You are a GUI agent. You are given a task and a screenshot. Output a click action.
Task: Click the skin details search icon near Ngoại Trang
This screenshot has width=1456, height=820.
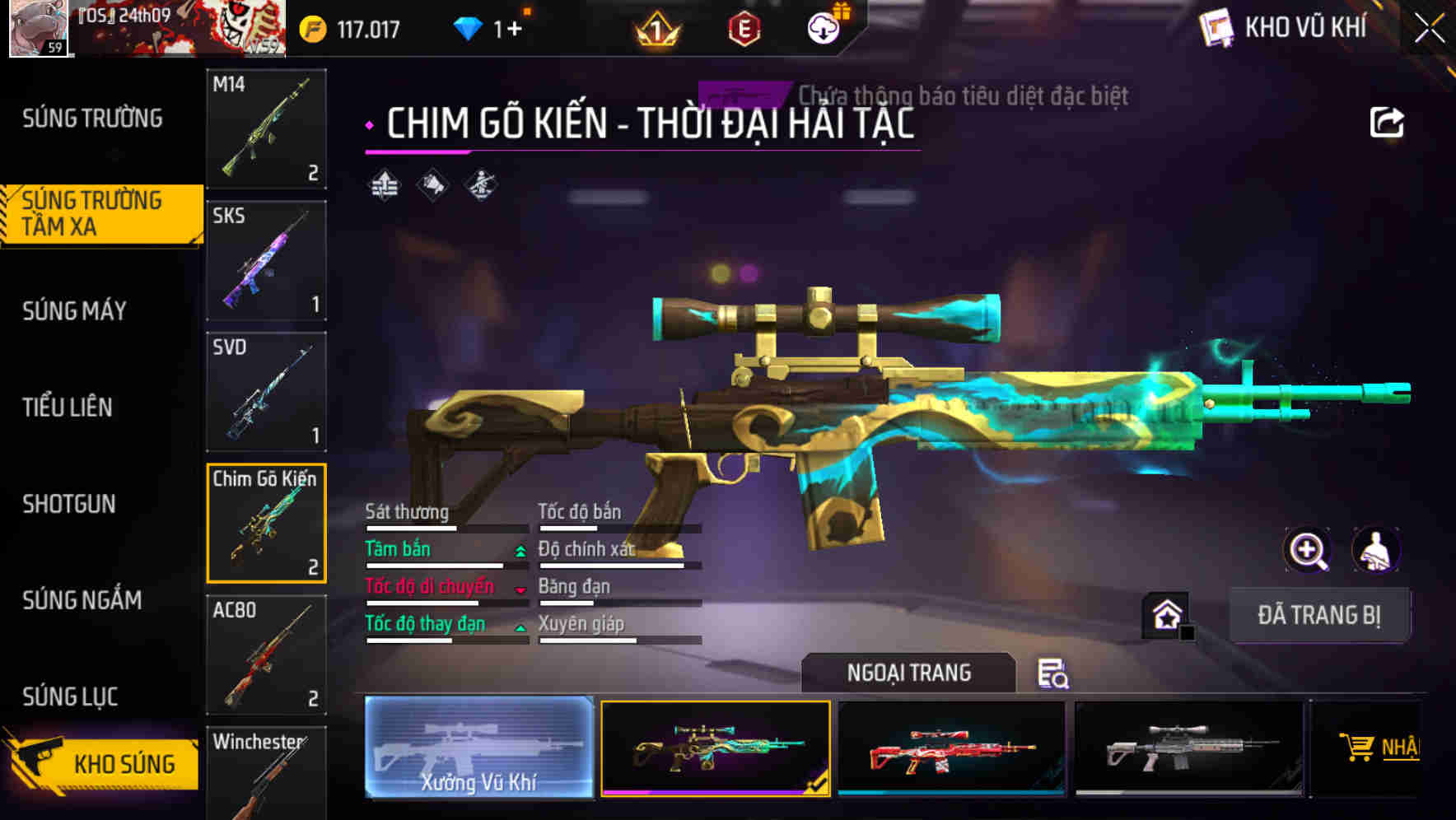point(1054,674)
